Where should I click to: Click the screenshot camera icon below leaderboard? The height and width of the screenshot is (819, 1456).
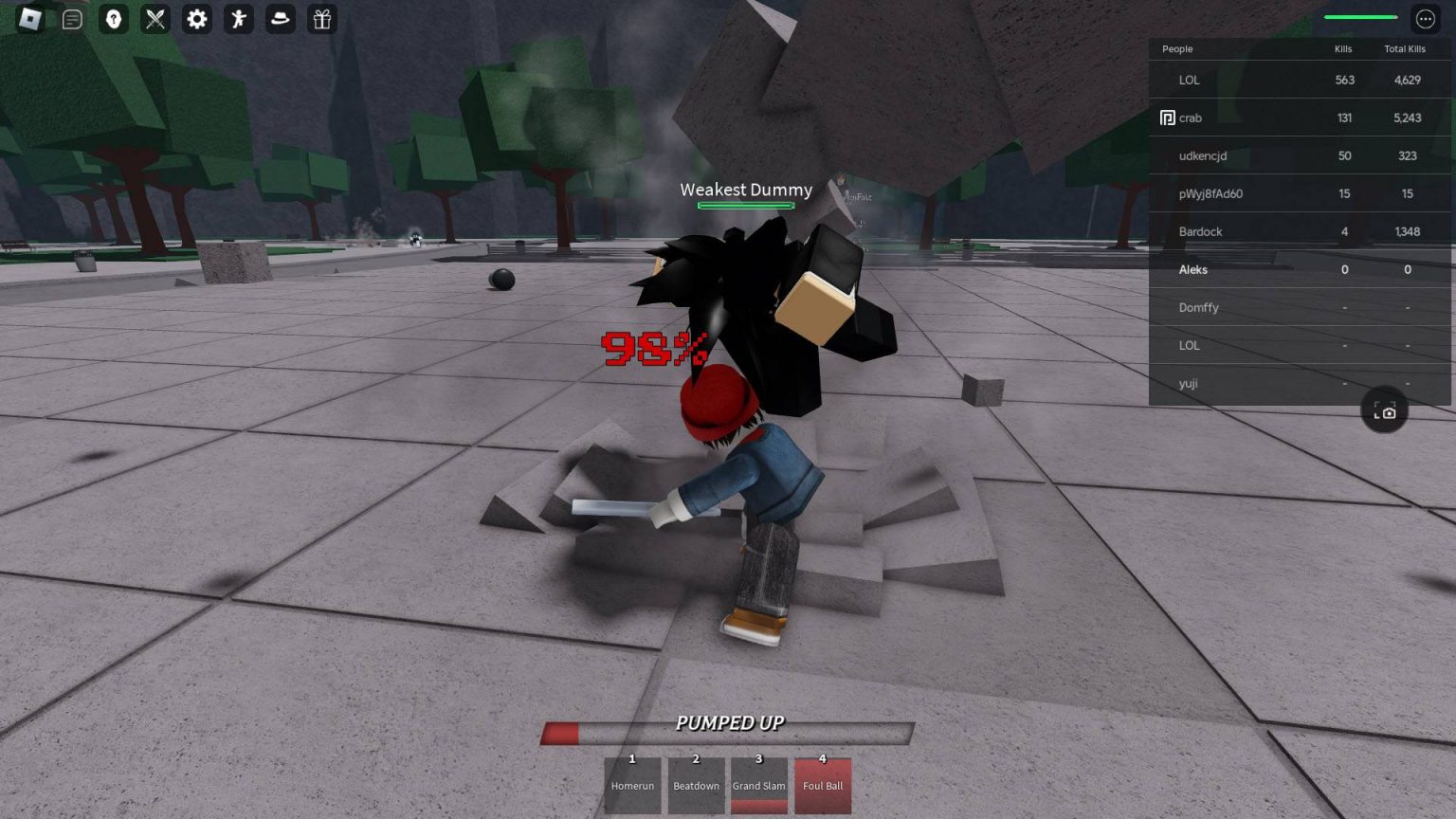tap(1385, 410)
